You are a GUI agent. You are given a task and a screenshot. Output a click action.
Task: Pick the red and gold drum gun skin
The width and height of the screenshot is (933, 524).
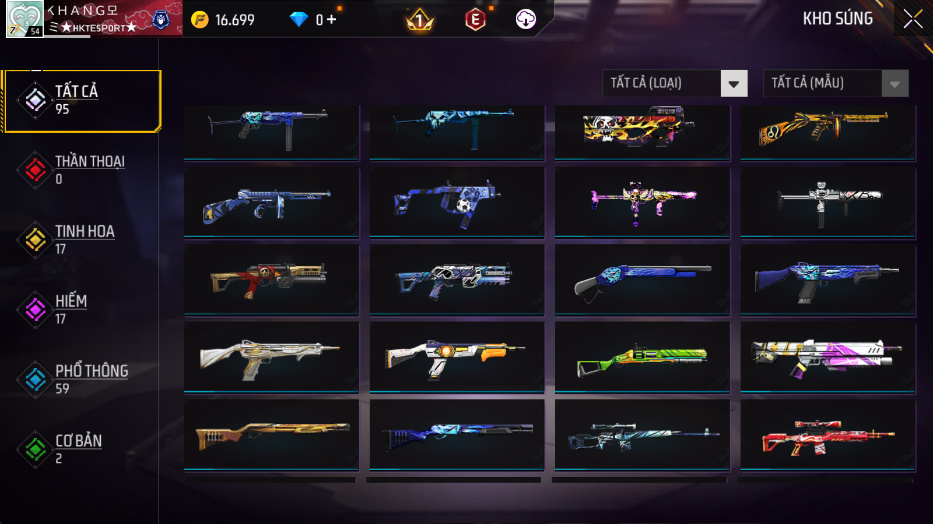271,279
